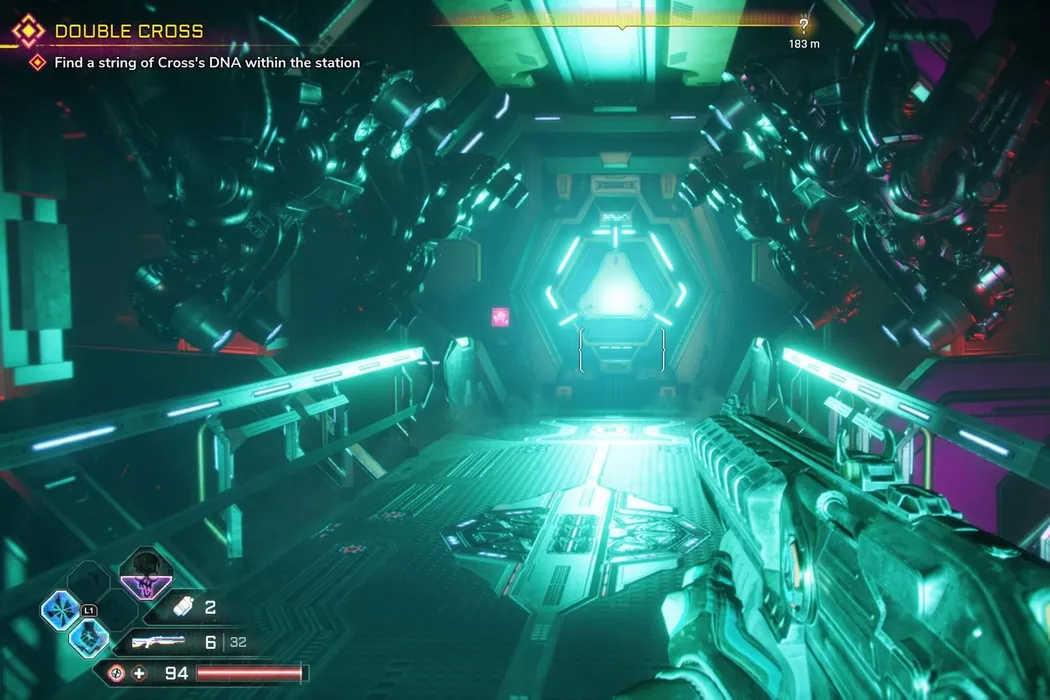Click the red circular icon beside health
This screenshot has width=1050, height=700.
[117, 673]
